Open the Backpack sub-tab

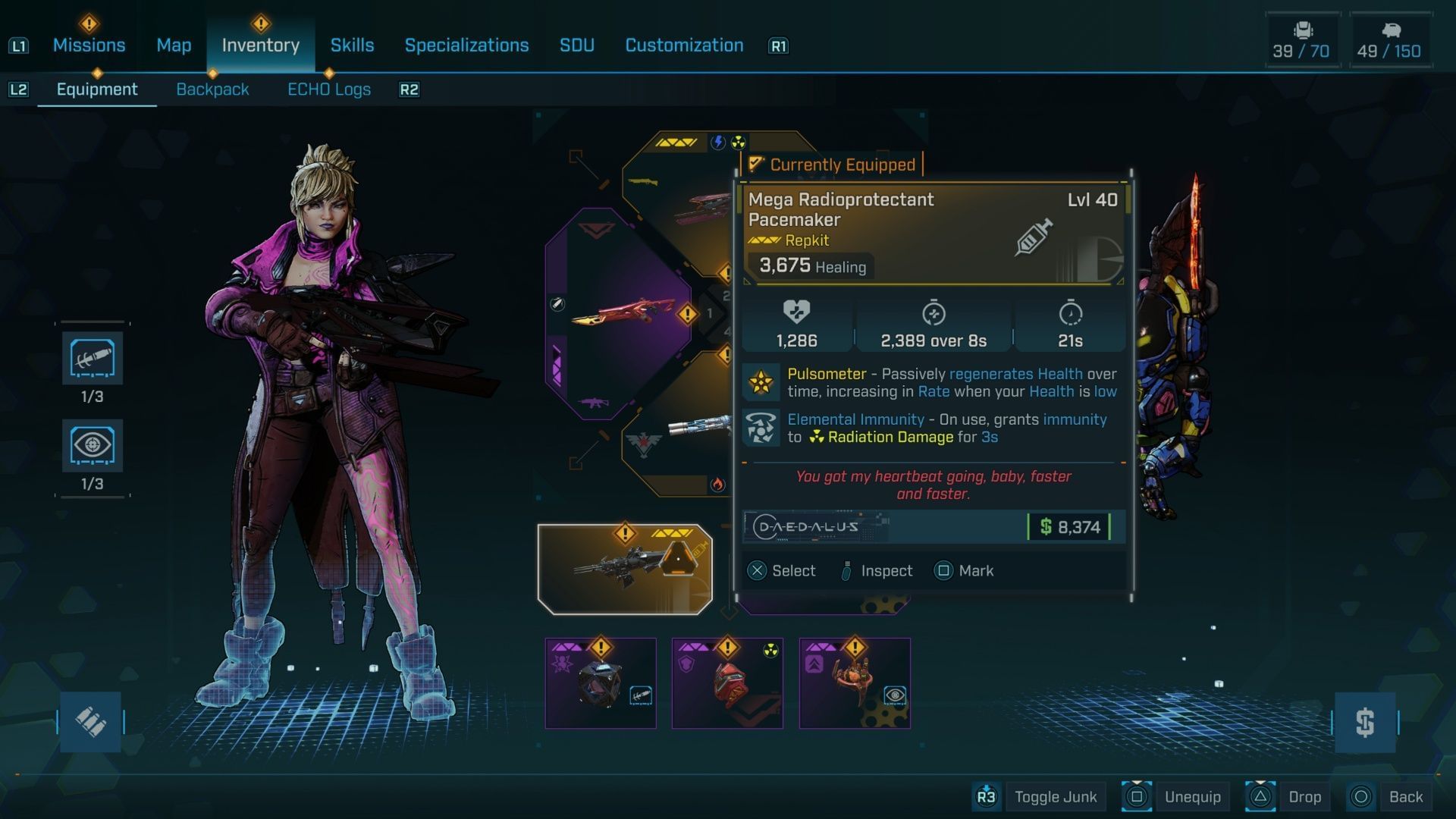tap(212, 89)
